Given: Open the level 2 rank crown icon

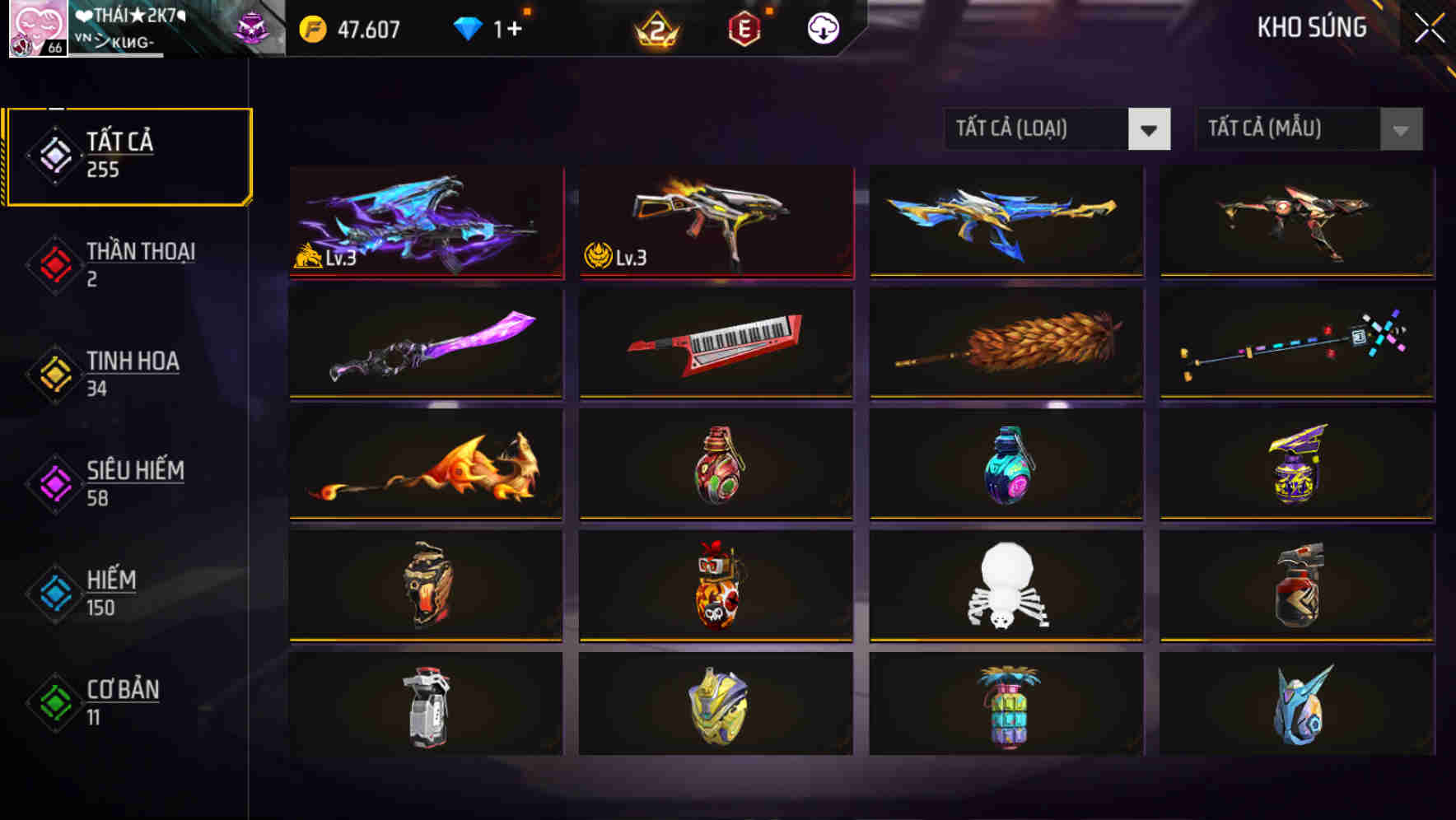Looking at the screenshot, I should pyautogui.click(x=659, y=27).
